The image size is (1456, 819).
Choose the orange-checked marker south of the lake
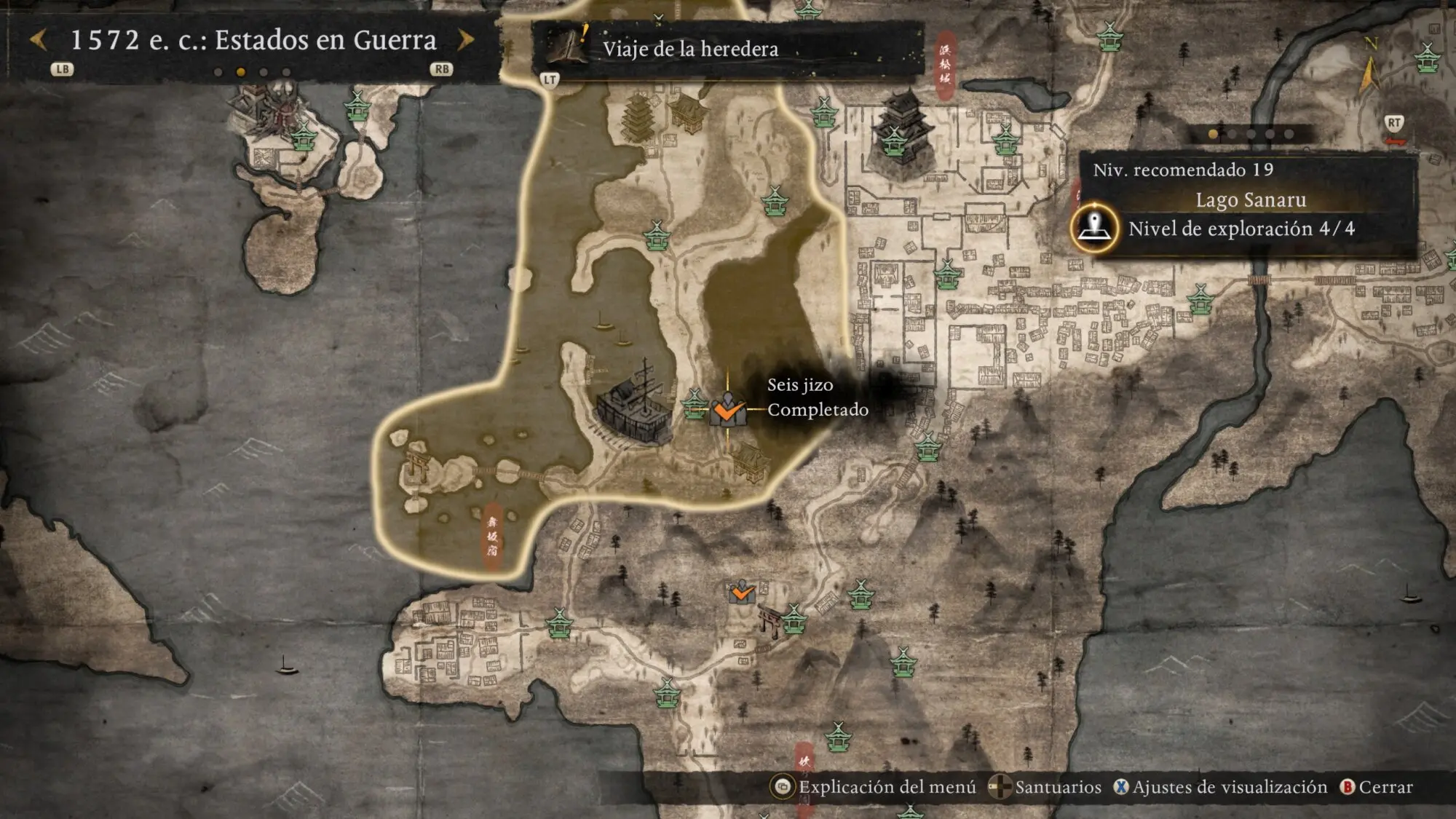pos(742,593)
